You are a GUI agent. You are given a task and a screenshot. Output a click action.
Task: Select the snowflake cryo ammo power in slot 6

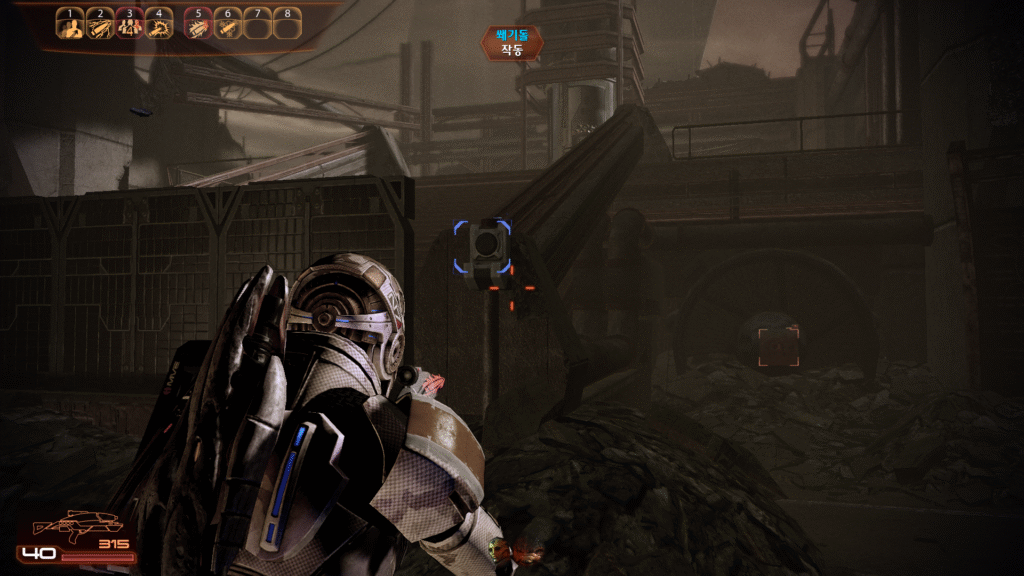[x=228, y=27]
